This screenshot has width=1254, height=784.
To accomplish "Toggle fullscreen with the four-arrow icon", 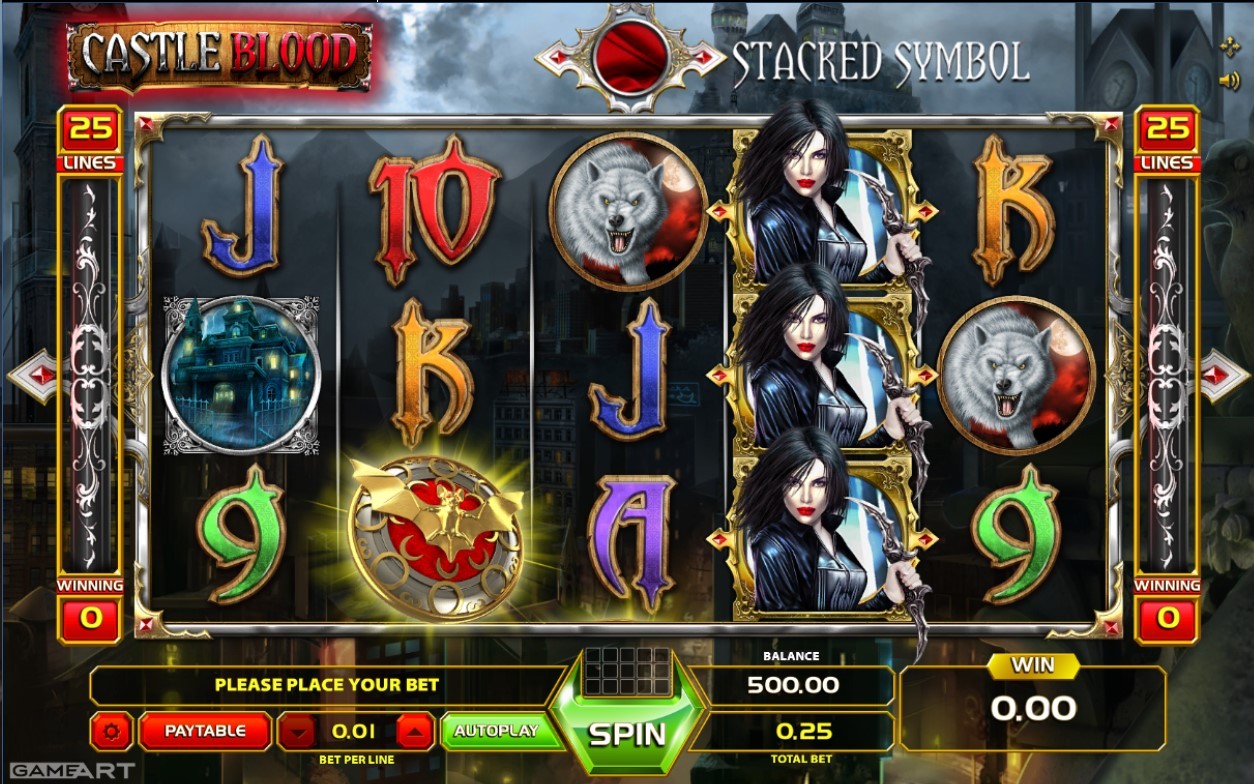I will (1229, 46).
